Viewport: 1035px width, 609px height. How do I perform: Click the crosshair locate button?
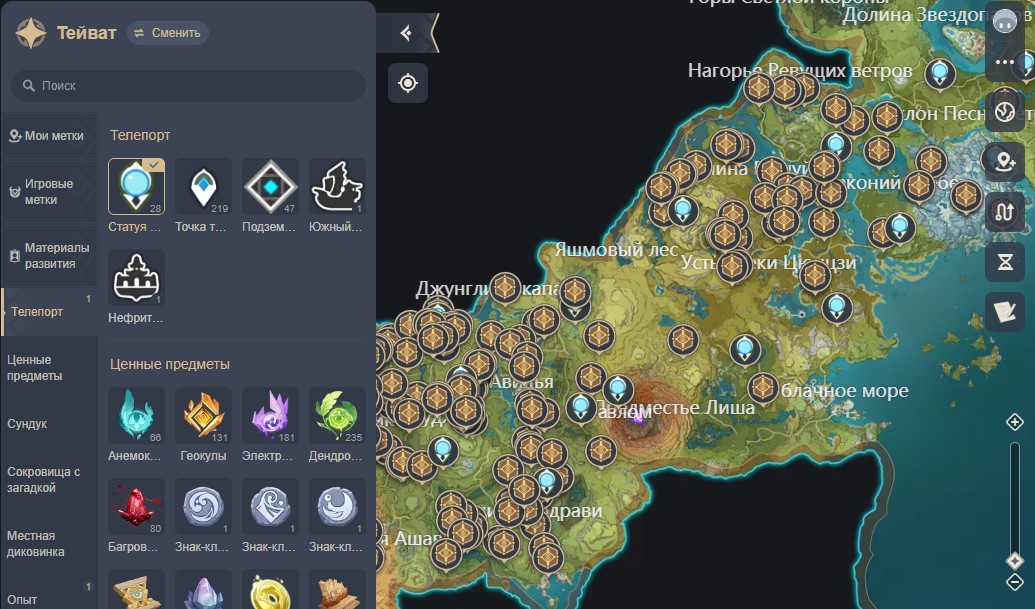point(408,83)
